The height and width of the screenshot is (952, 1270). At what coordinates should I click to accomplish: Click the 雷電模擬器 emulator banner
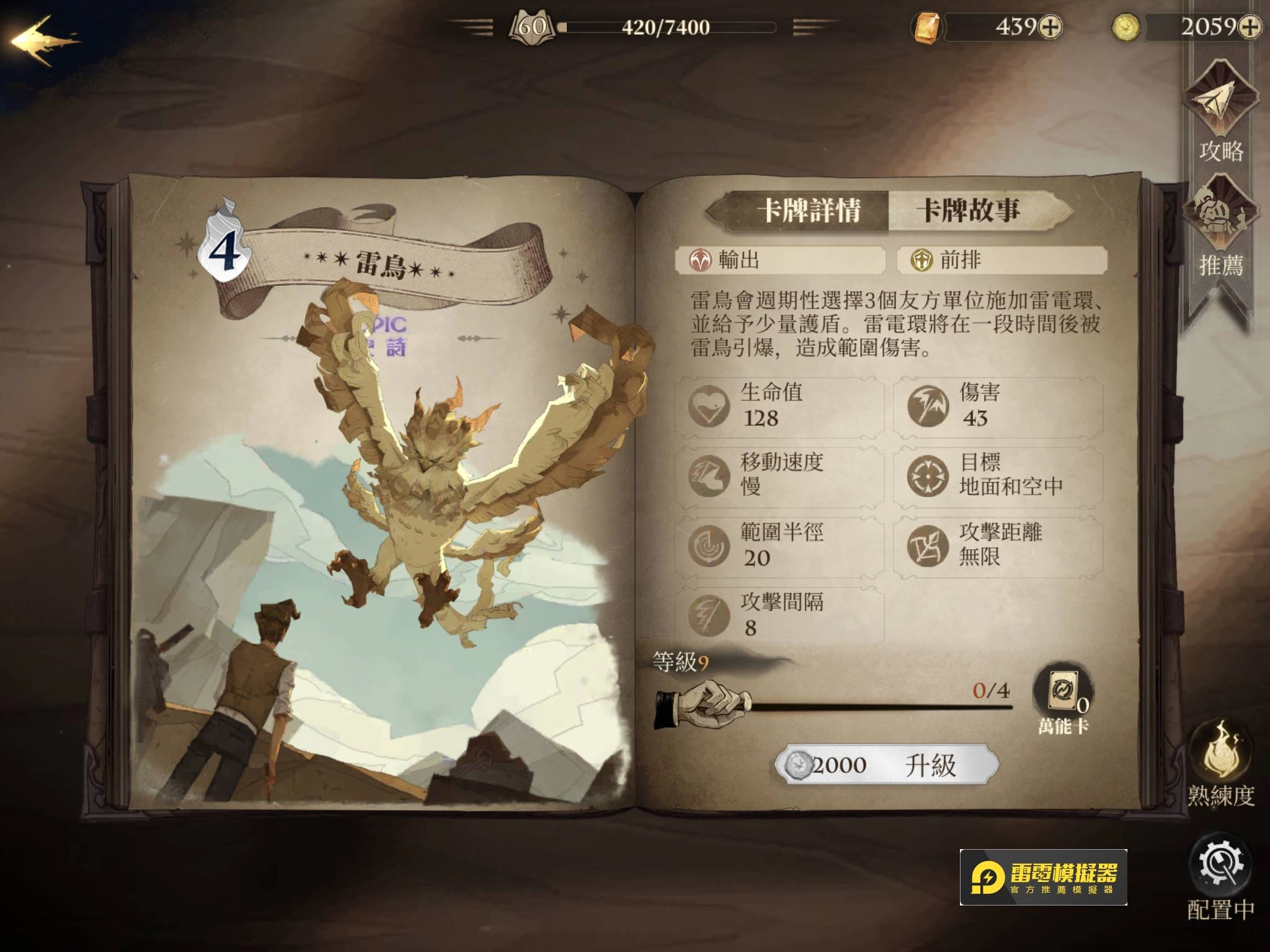pos(1043,878)
